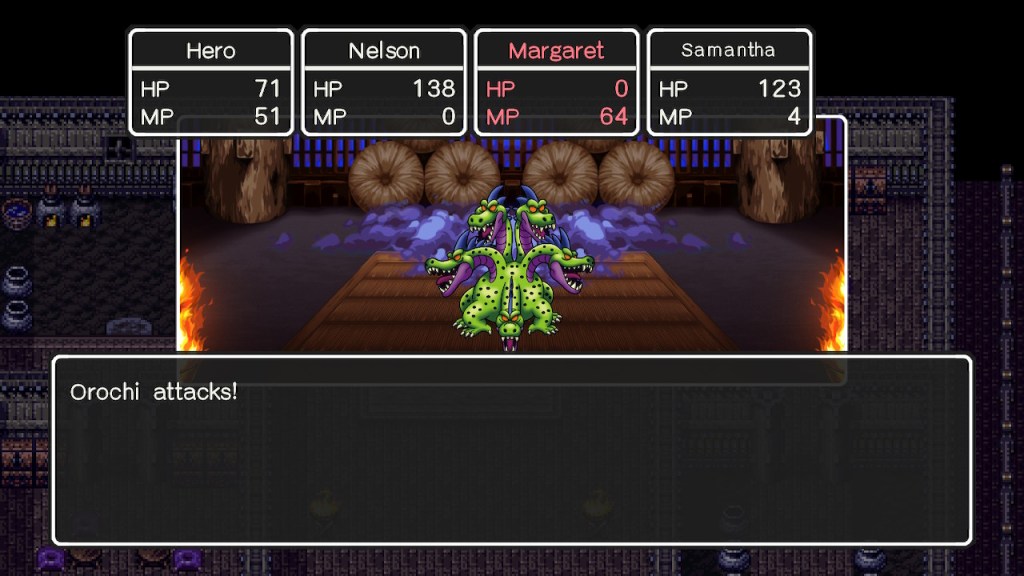The width and height of the screenshot is (1024, 576).
Task: Select Nelson's party status panel
Action: (384, 82)
